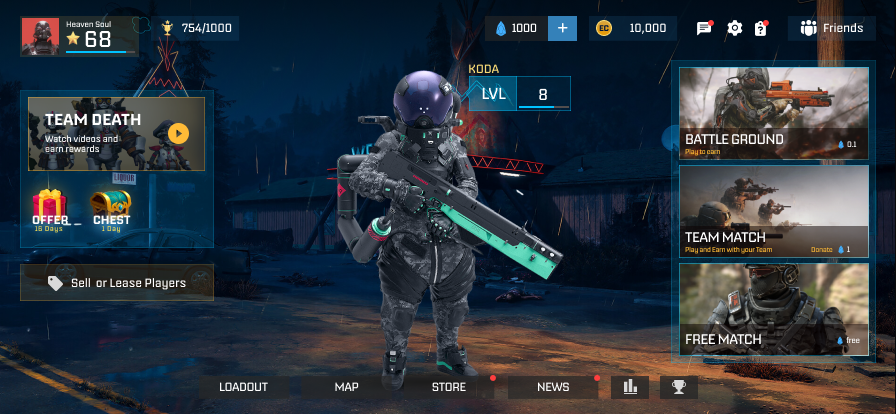Open the Friends list
This screenshot has height=414, width=896.
(x=832, y=28)
